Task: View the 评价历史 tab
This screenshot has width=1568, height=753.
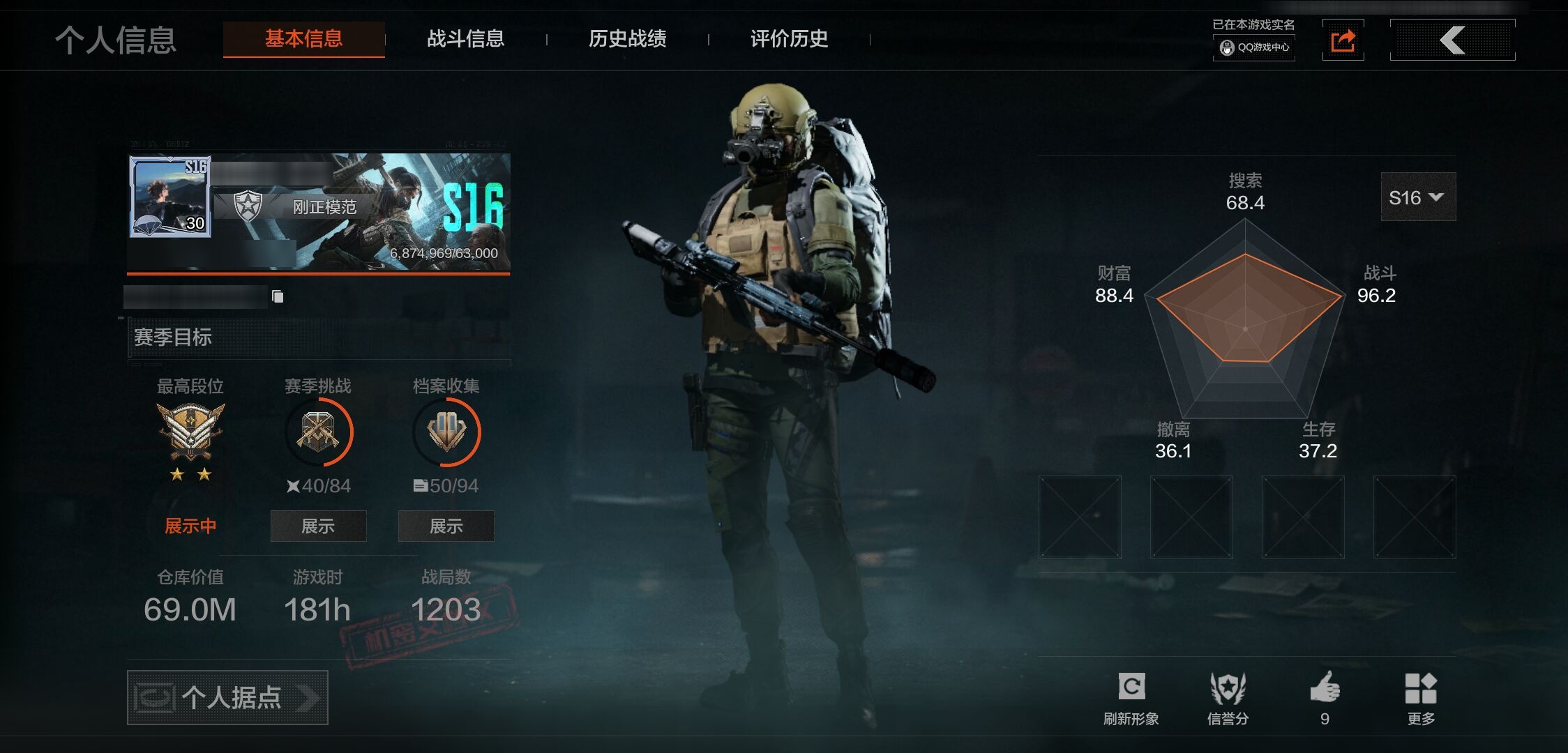Action: click(x=789, y=39)
